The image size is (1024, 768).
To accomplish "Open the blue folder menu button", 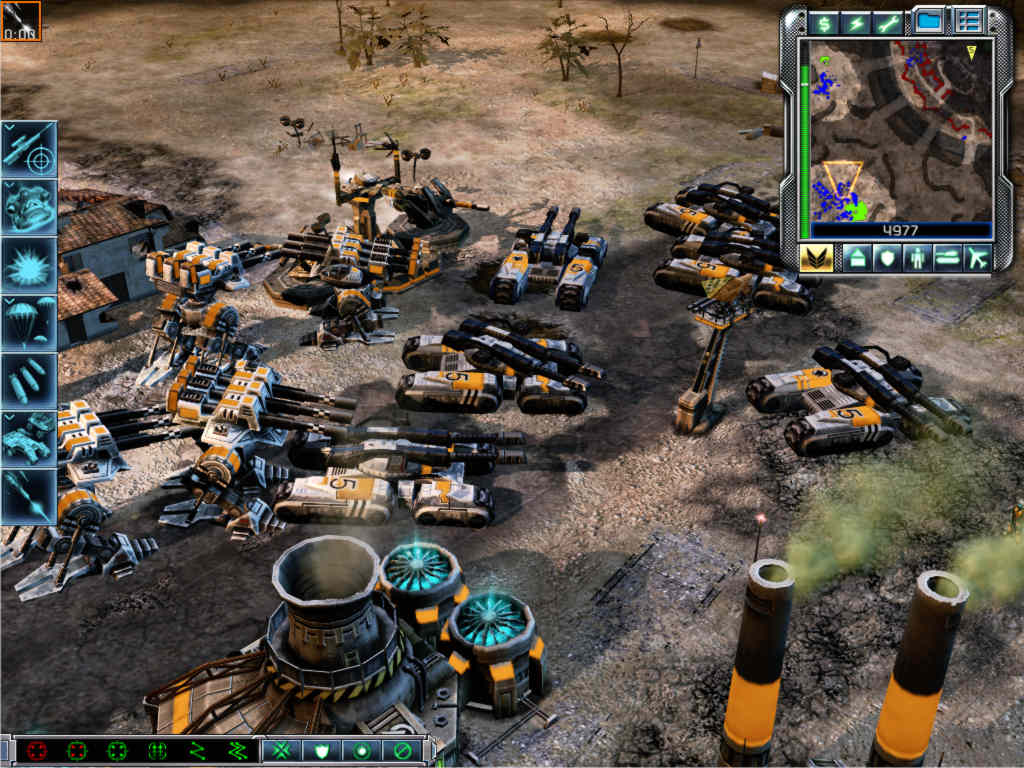I will [x=929, y=21].
